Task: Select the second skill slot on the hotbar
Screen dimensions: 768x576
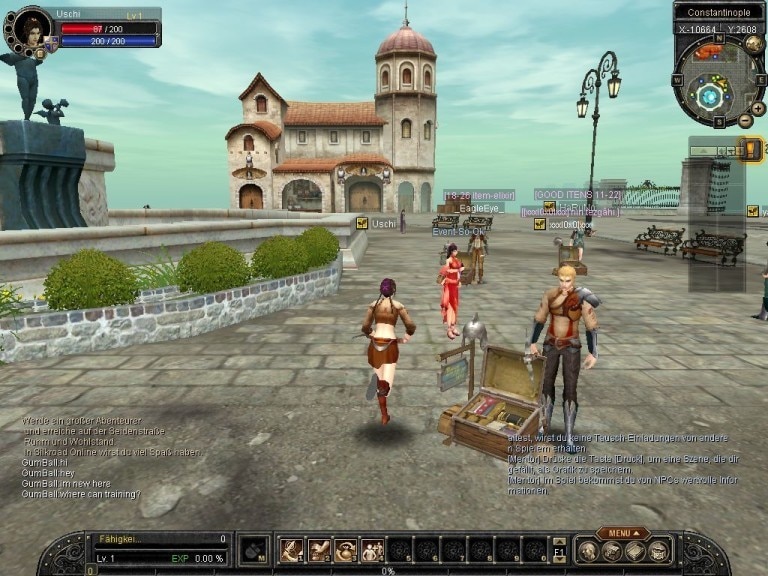Action: point(319,550)
